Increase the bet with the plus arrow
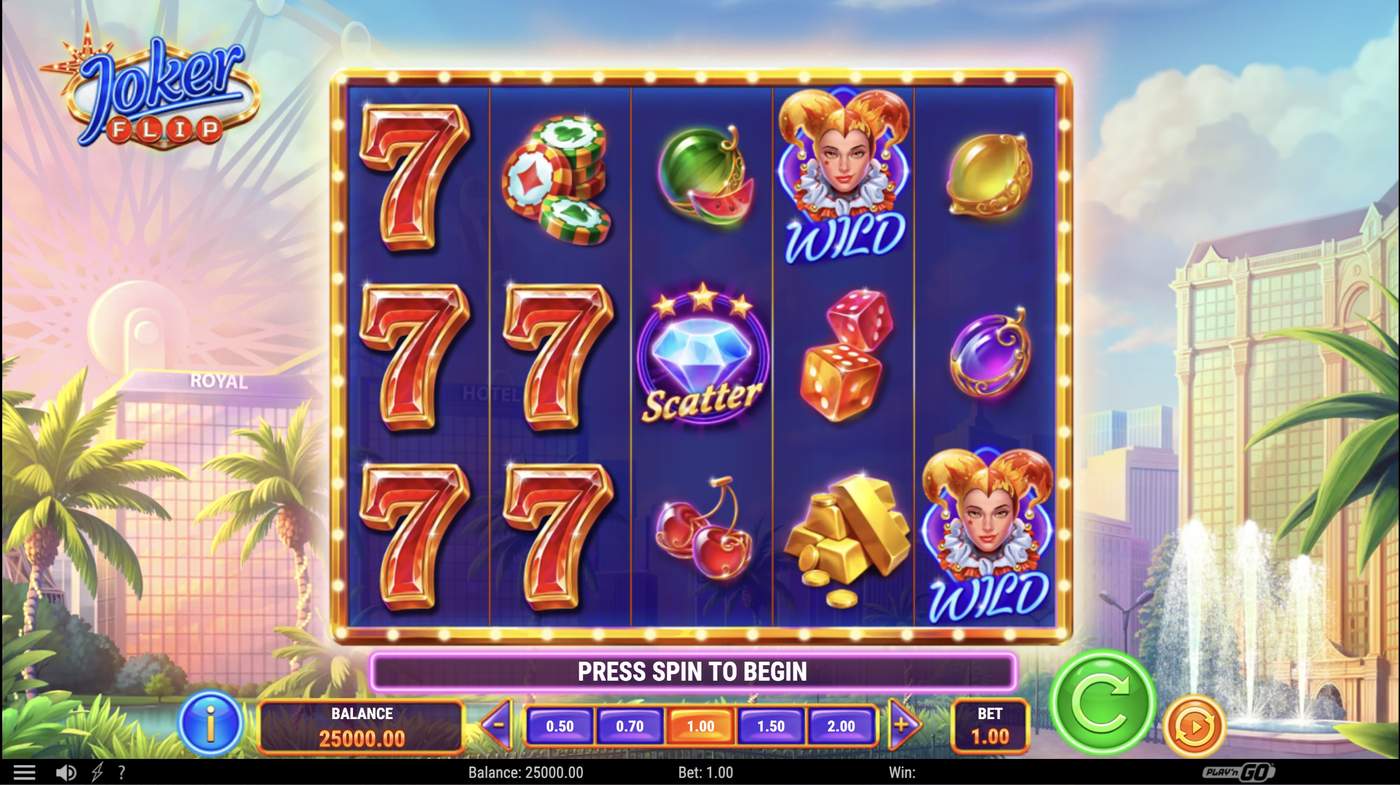Image resolution: width=1400 pixels, height=785 pixels. [903, 725]
